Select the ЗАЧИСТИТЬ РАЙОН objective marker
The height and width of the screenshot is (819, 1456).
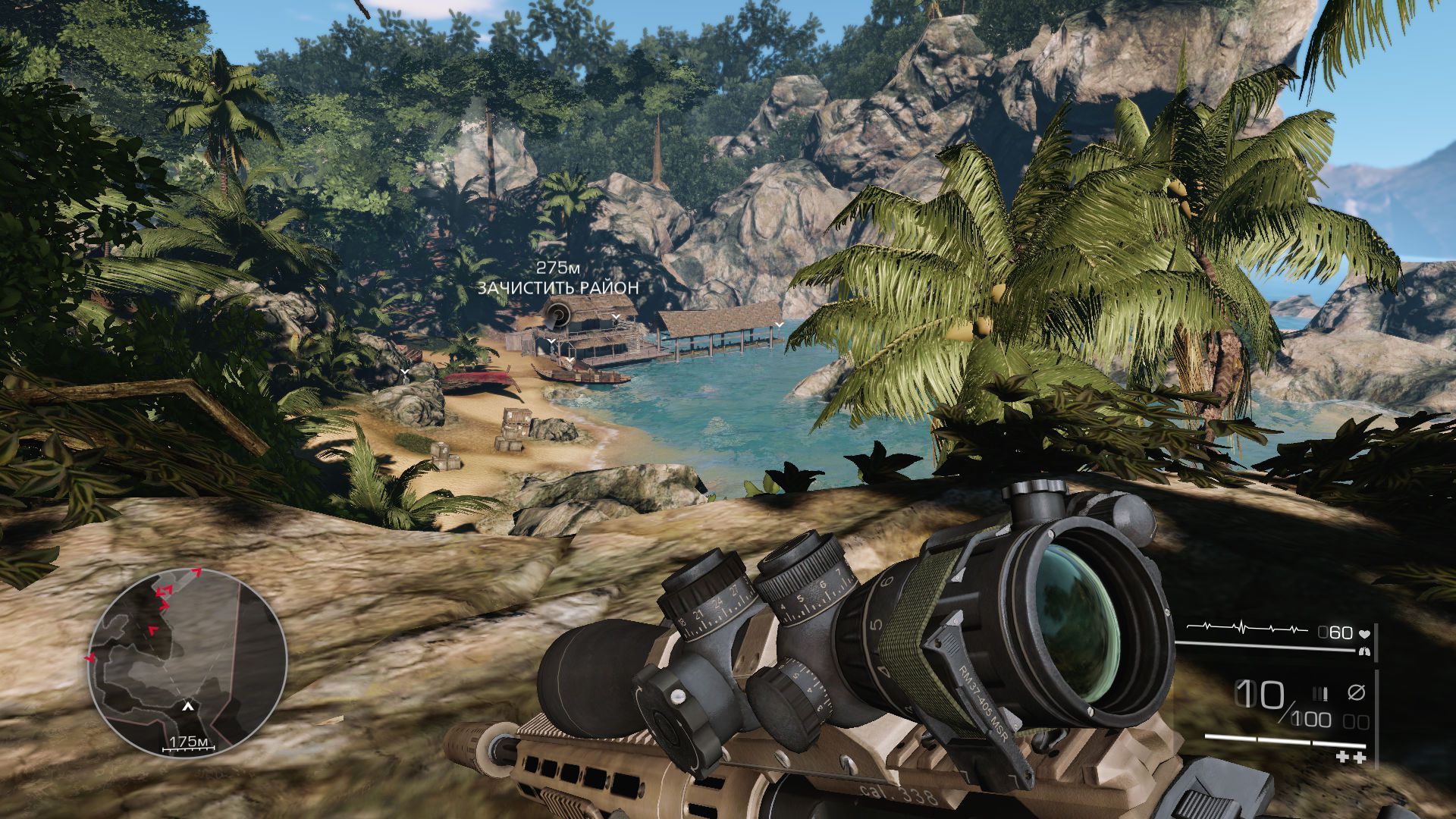click(x=558, y=313)
